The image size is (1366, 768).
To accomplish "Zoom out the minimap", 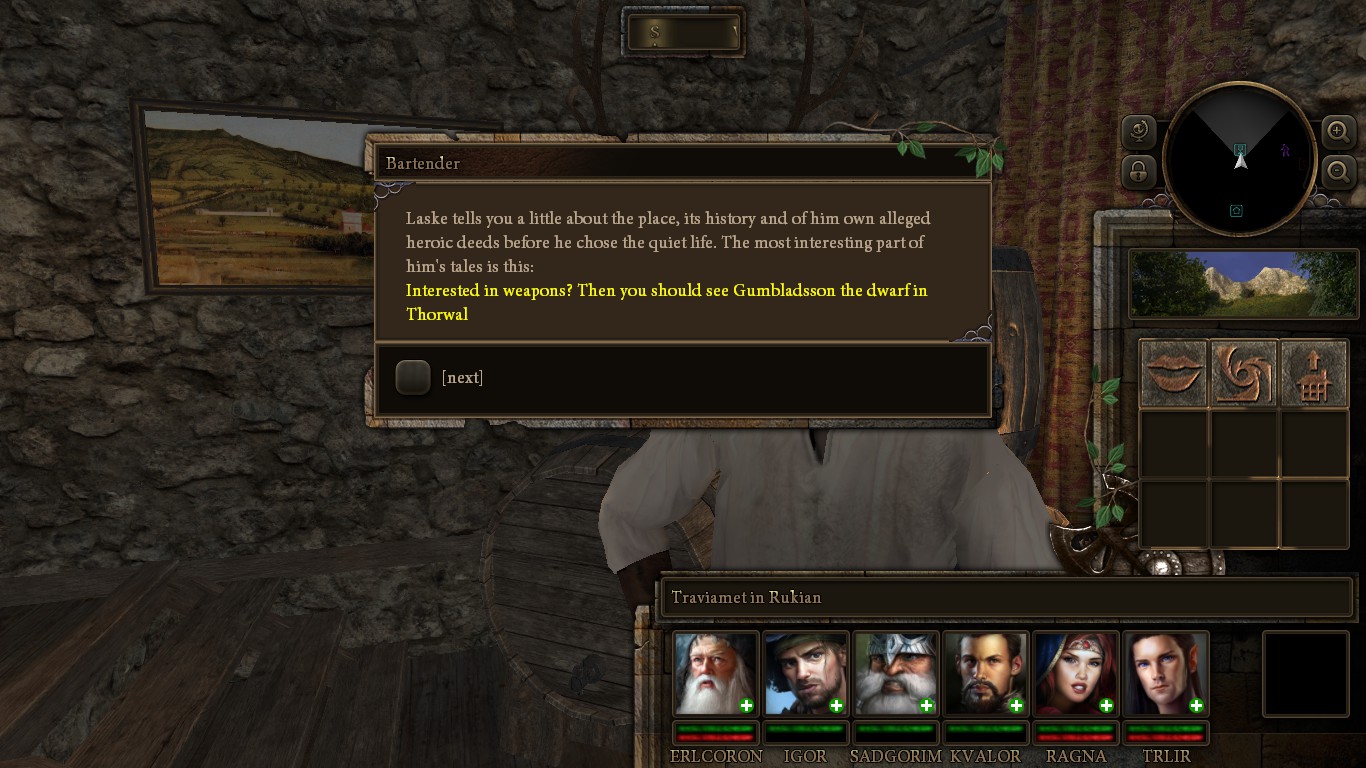I will coord(1338,172).
